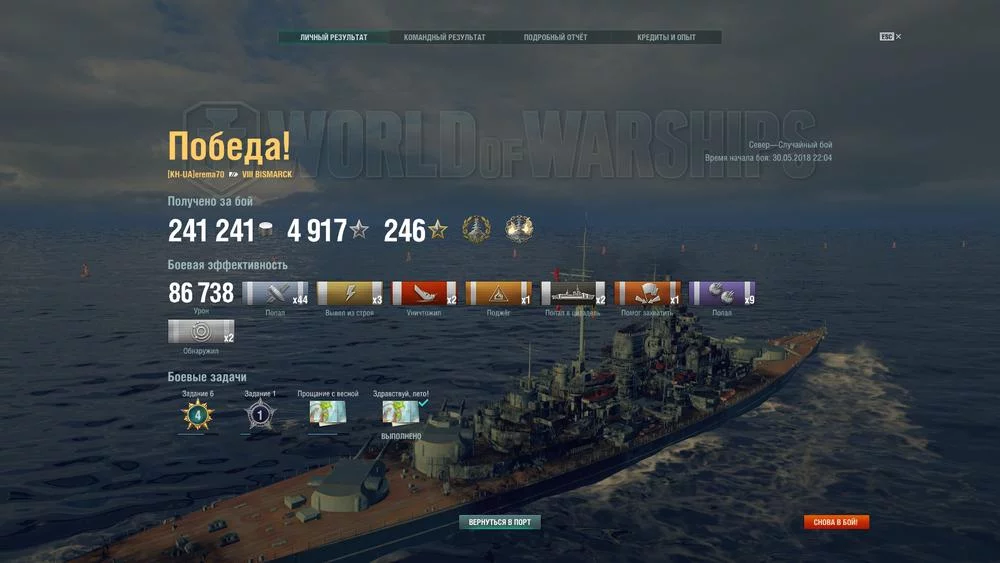Click the Поджёг fire ribbon

point(498,293)
